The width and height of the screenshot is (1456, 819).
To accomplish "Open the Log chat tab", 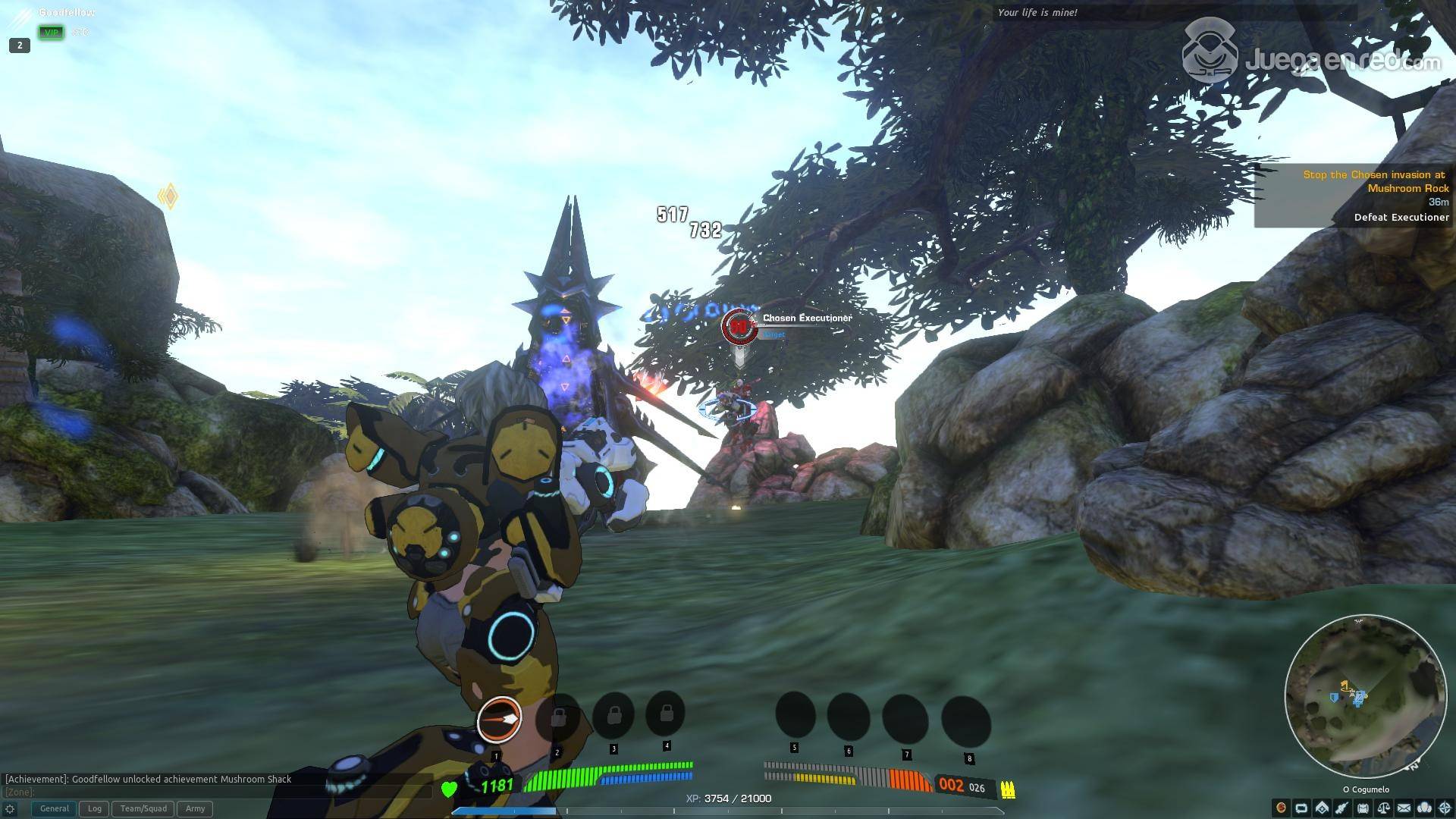I will click(95, 808).
